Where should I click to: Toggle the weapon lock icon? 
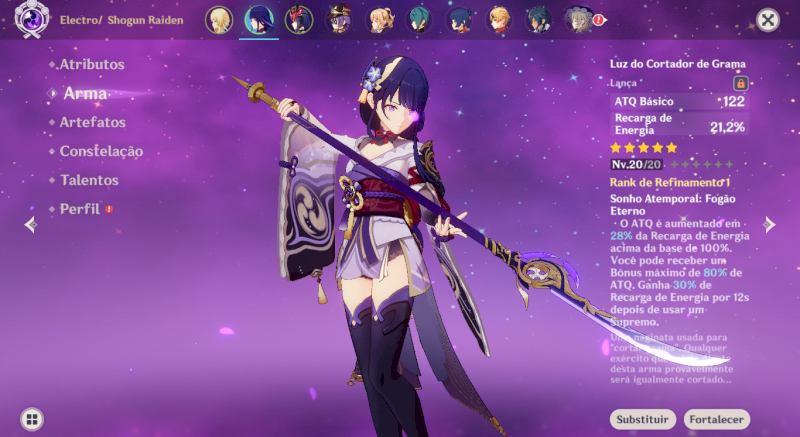point(741,83)
